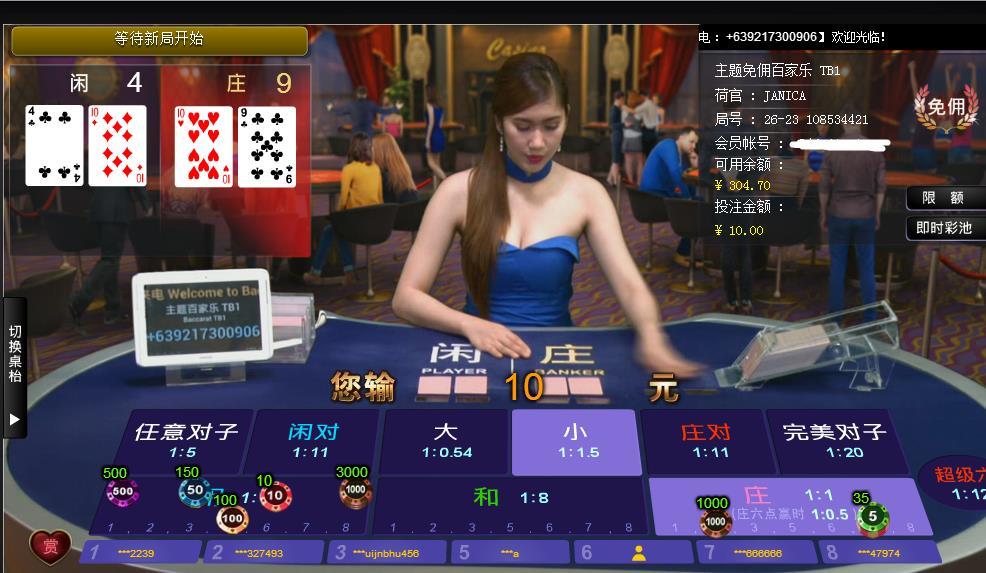Open the 切换桌枱 table switcher
986x573 pixels.
pyautogui.click(x=15, y=365)
